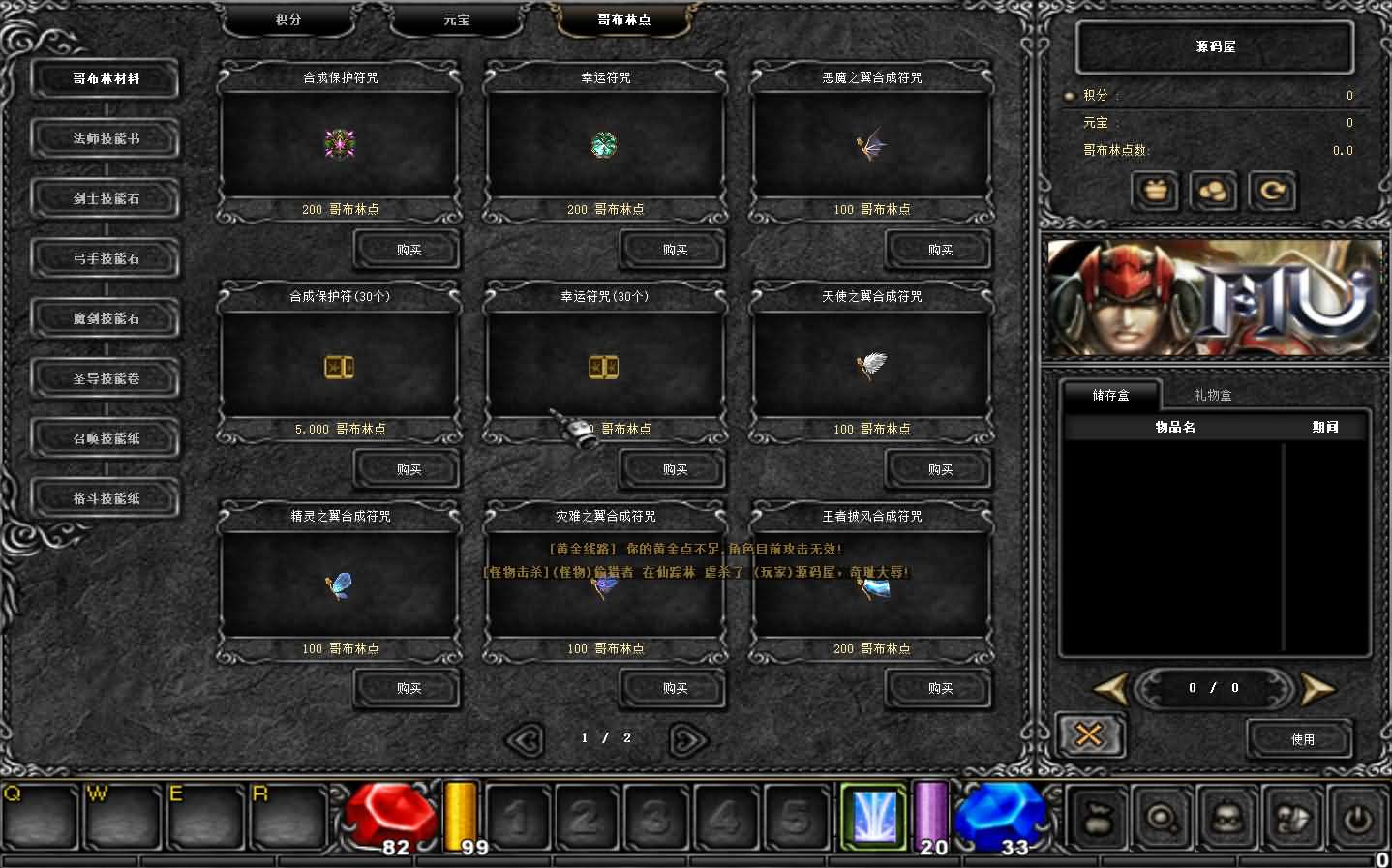Select the magnifier search icon at bottom right
The width and height of the screenshot is (1392, 868).
pyautogui.click(x=1163, y=818)
